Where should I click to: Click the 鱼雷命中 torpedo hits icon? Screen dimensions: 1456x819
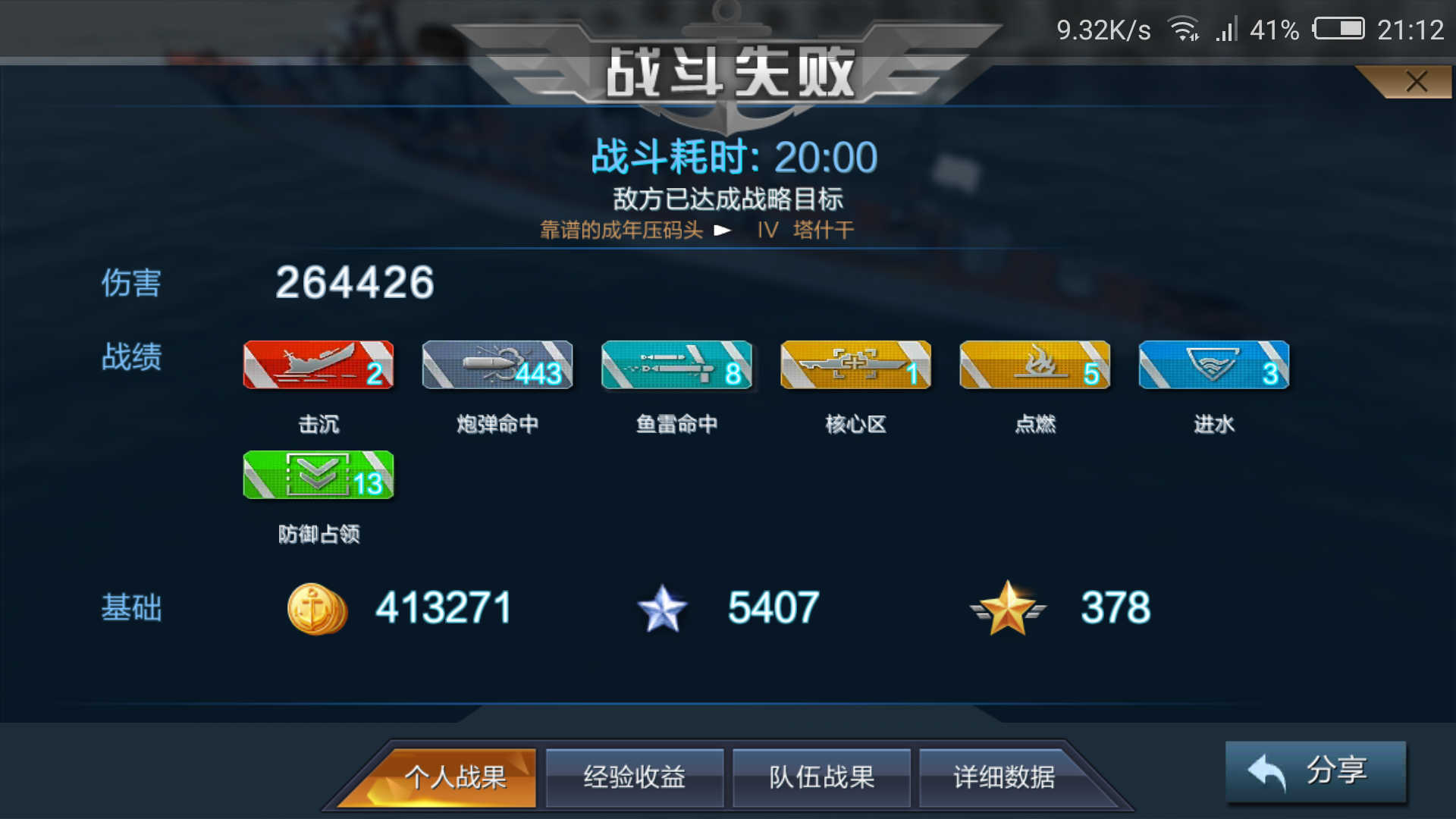coord(676,365)
